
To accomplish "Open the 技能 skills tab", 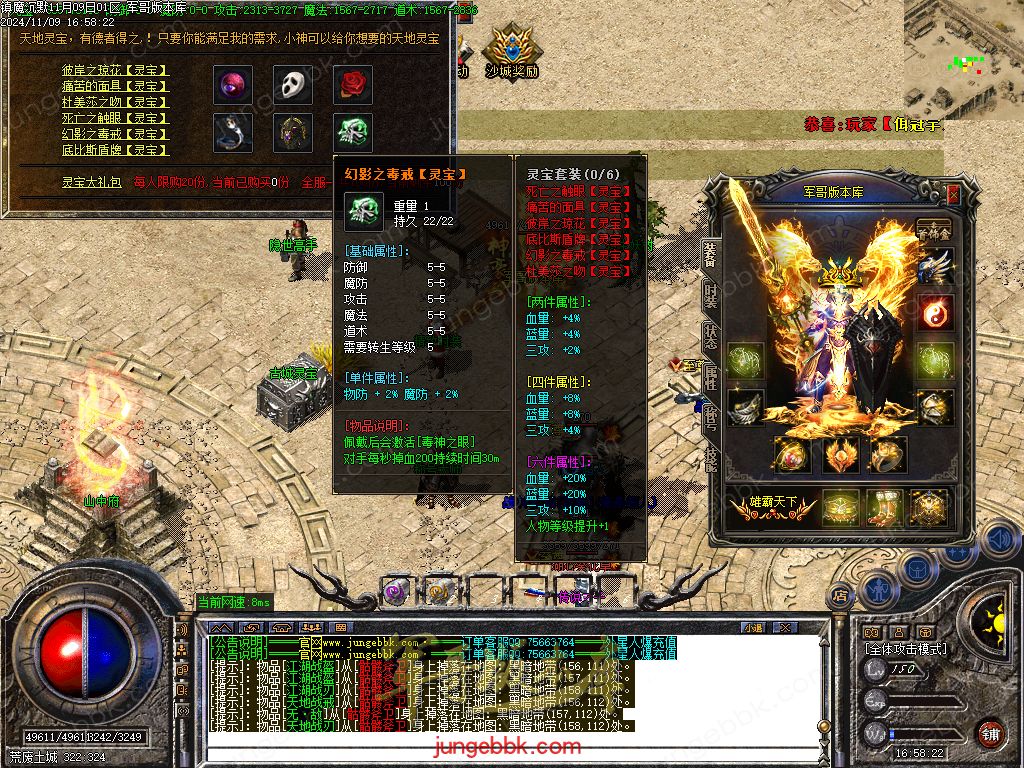I will pos(711,459).
